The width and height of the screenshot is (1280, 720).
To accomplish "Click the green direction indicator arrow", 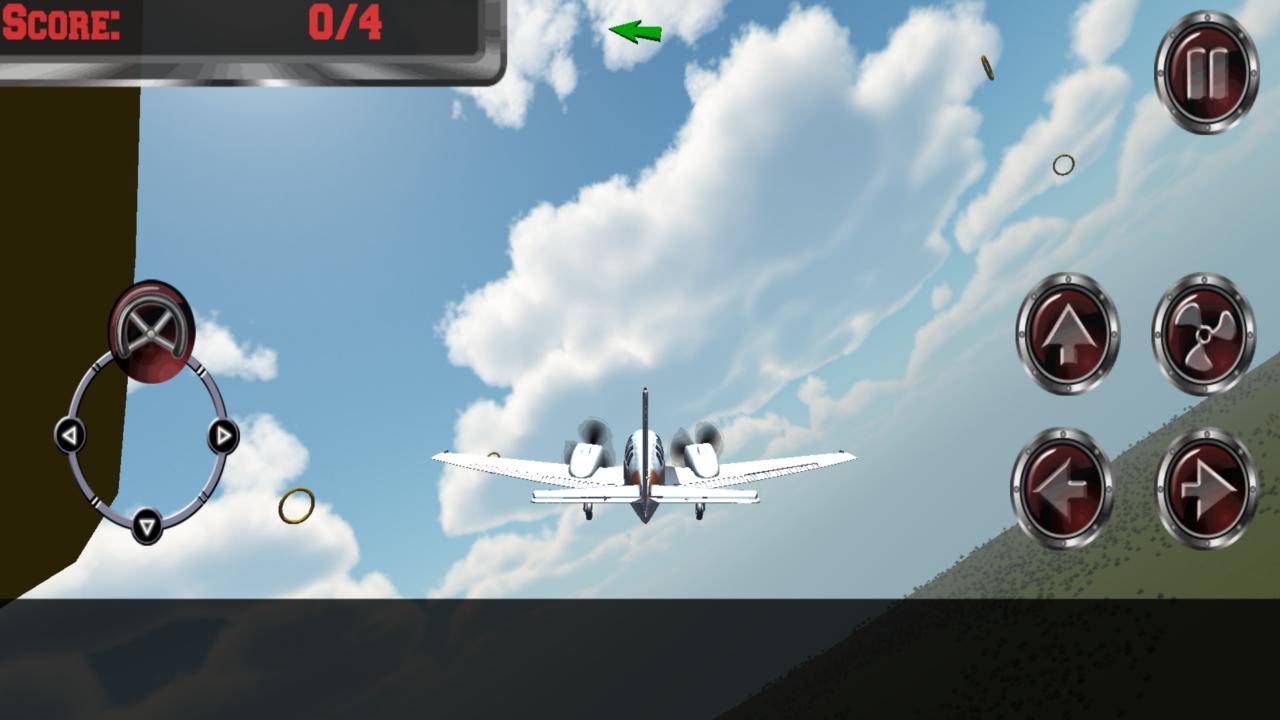I will (633, 31).
